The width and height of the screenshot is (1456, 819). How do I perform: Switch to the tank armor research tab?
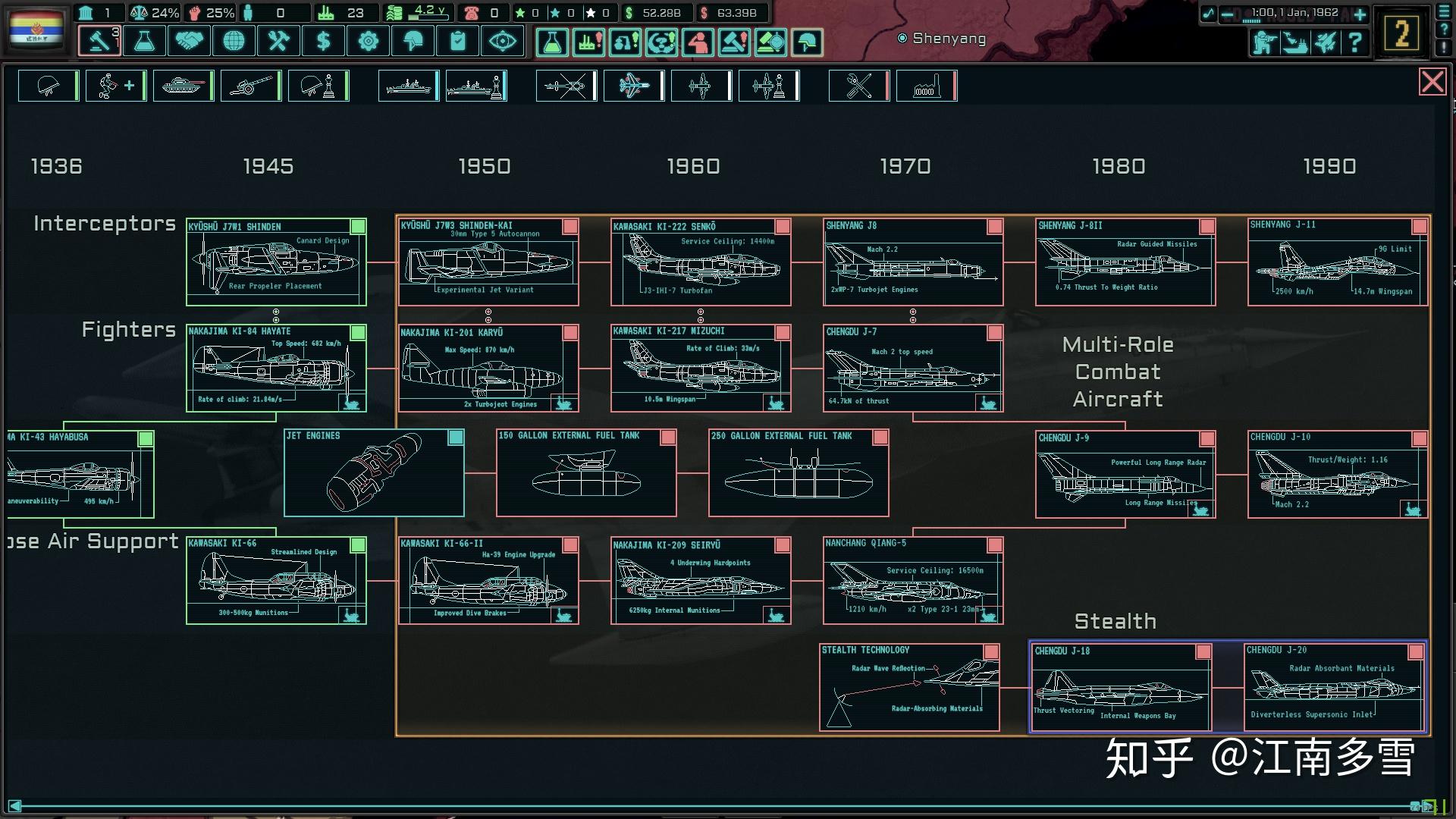click(183, 86)
